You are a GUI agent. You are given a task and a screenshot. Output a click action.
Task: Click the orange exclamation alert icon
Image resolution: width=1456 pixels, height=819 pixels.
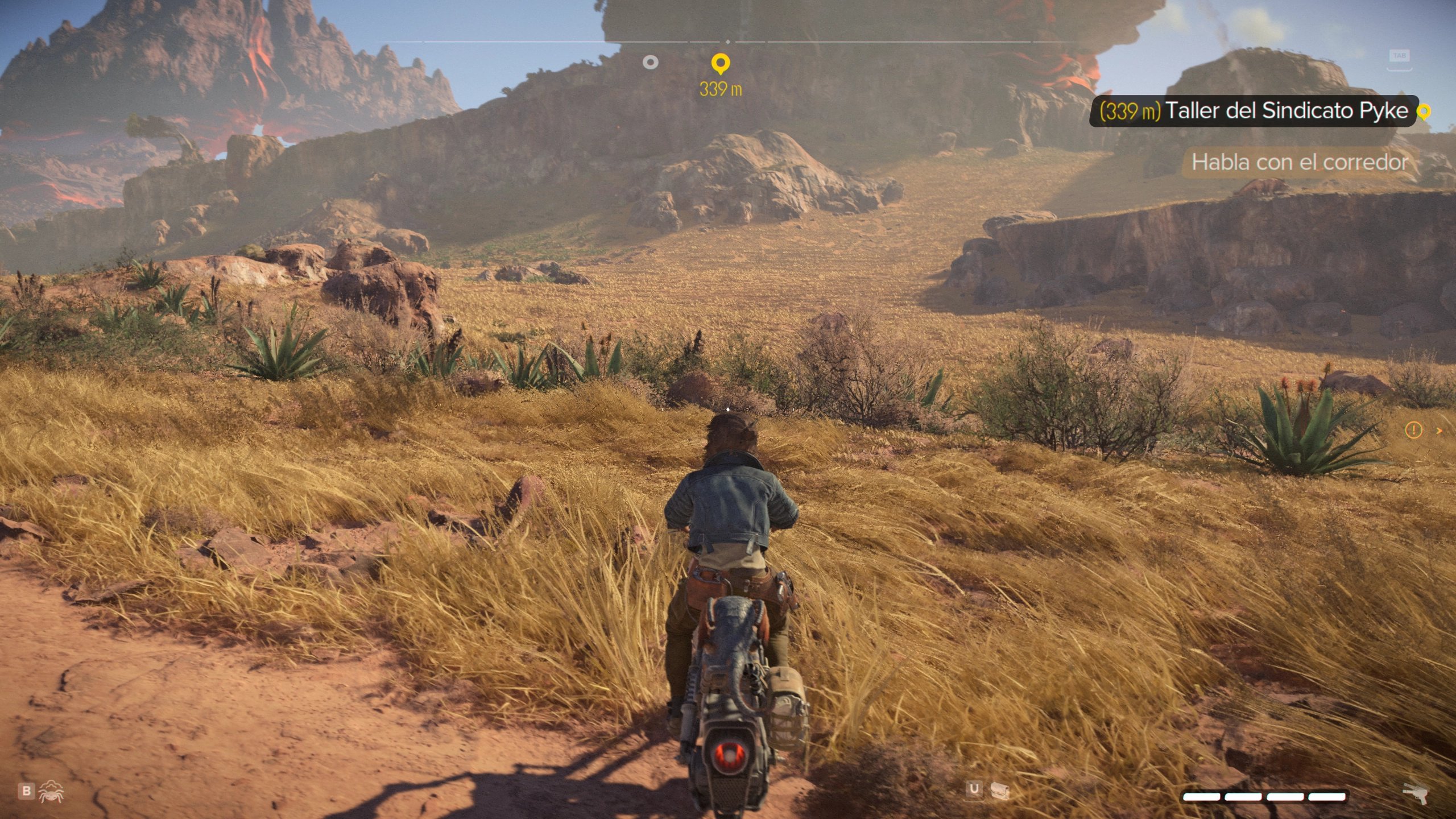point(1413,431)
